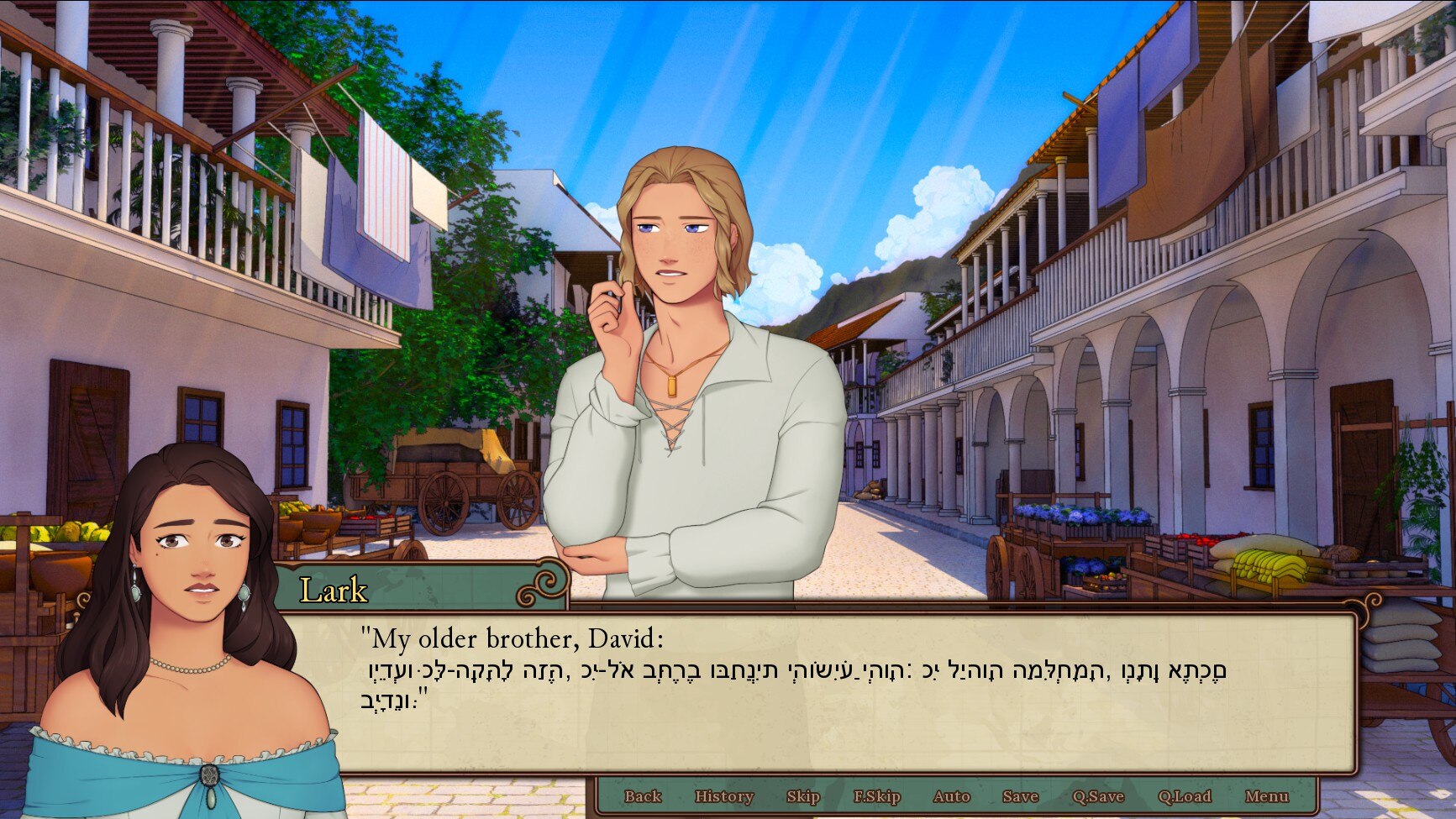Open the game Menu
Viewport: 1456px width, 819px height.
pyautogui.click(x=1266, y=796)
